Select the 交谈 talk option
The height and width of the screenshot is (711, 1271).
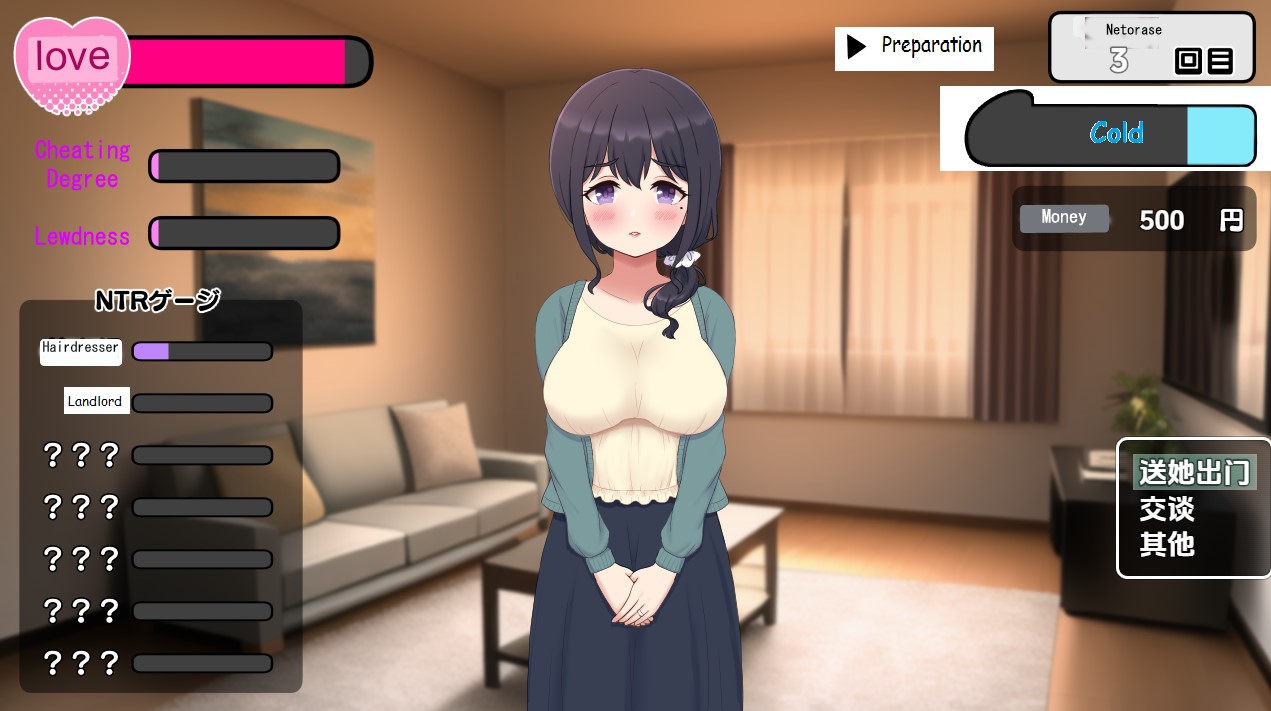tap(1167, 509)
